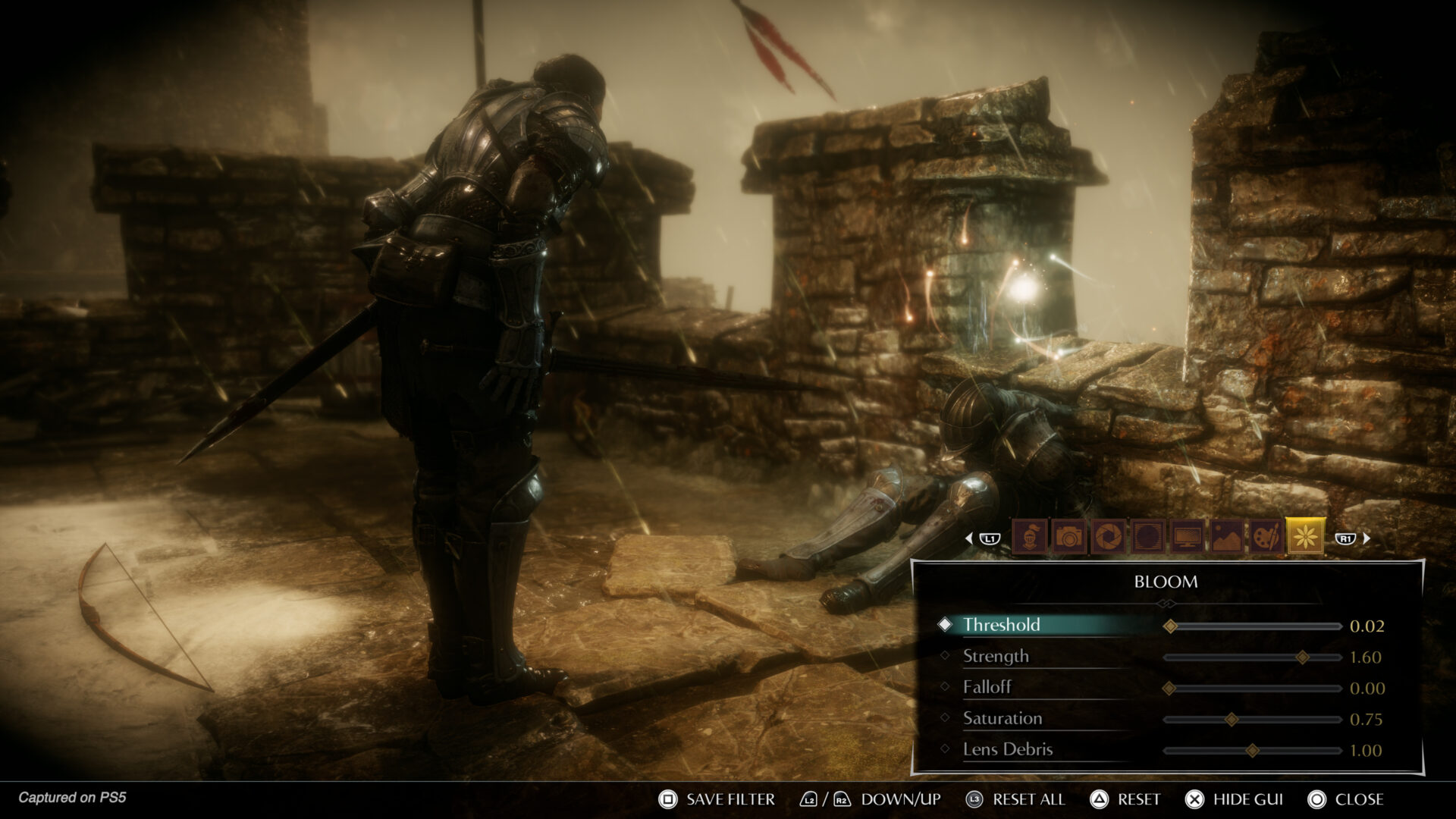Toggle the diamond next to Strength
Viewport: 1456px width, 819px height.
click(944, 657)
